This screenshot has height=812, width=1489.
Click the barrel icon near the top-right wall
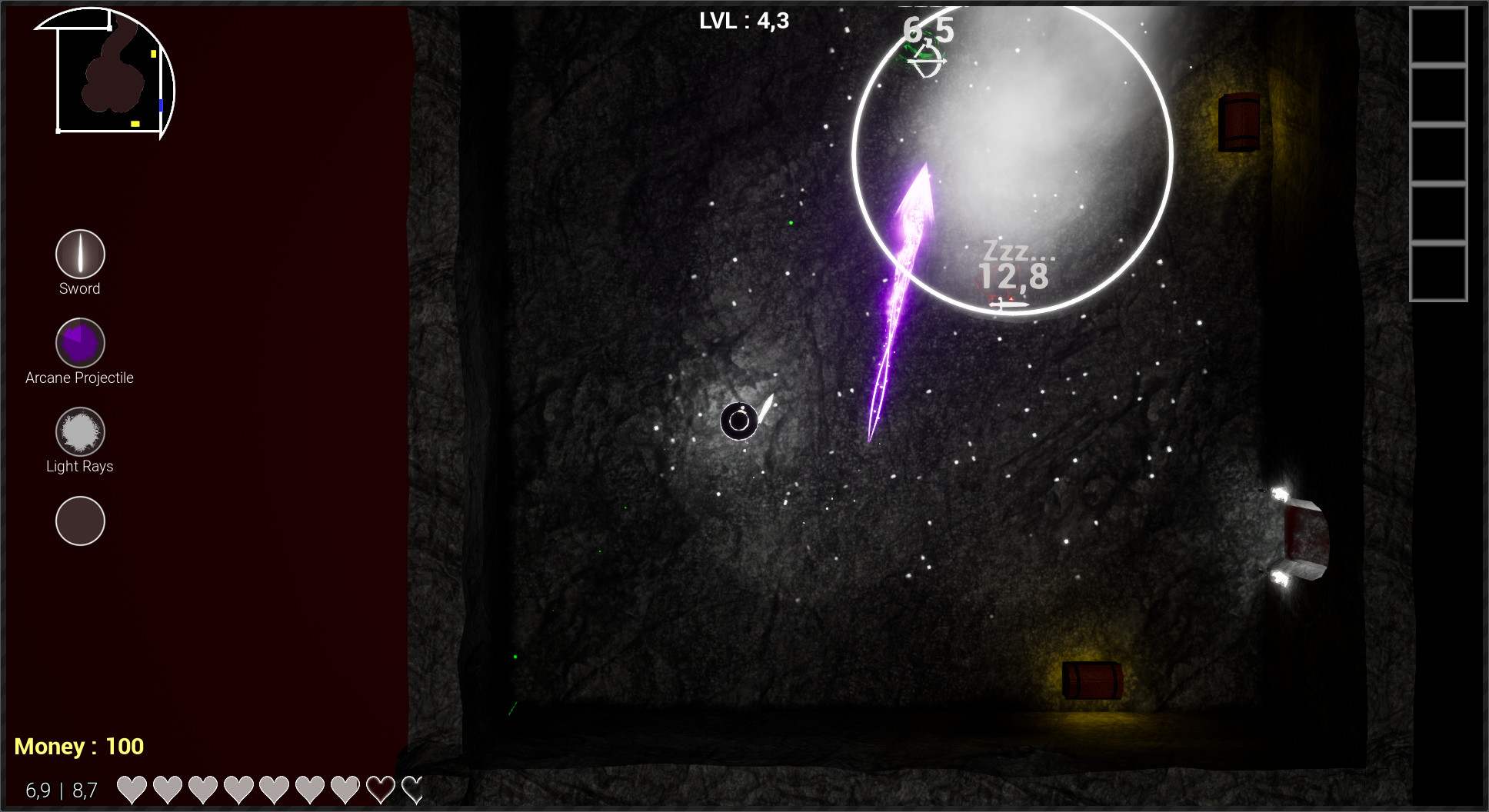[x=1239, y=121]
